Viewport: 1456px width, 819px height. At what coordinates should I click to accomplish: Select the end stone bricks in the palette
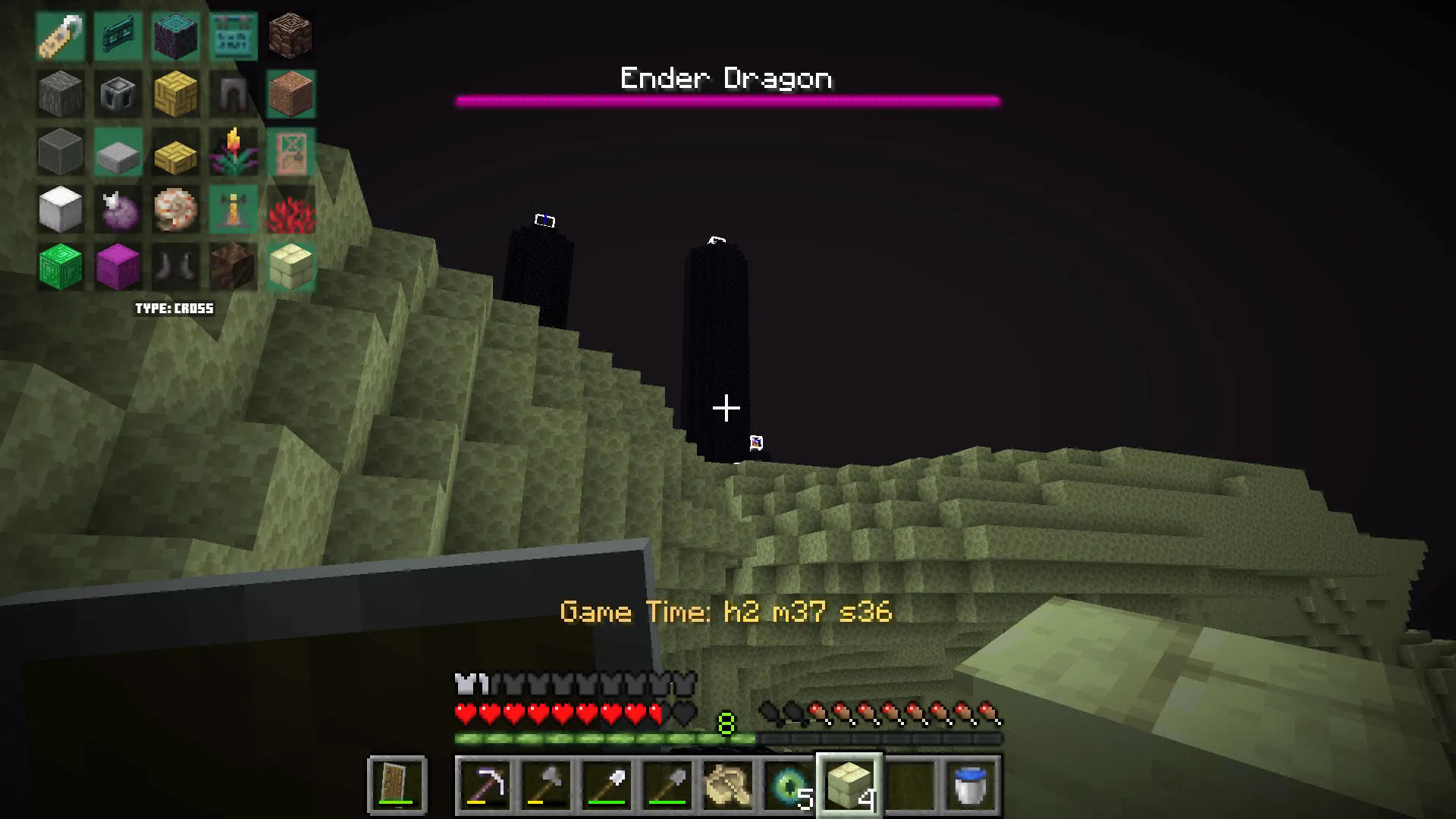(x=291, y=267)
